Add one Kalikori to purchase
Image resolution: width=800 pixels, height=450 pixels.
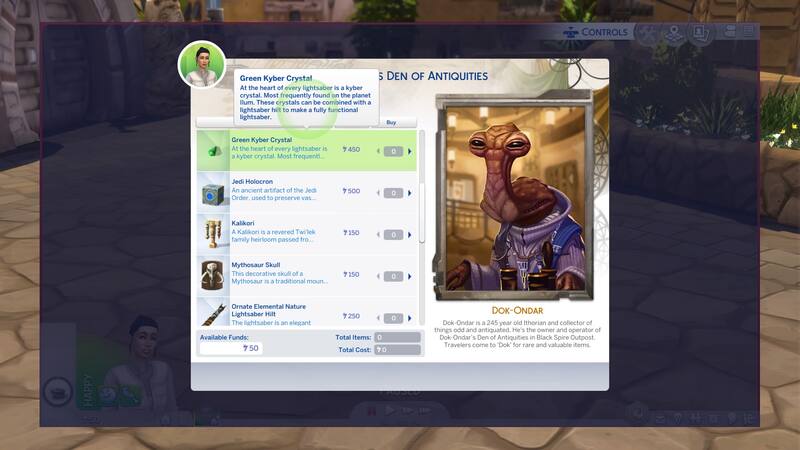tap(408, 235)
